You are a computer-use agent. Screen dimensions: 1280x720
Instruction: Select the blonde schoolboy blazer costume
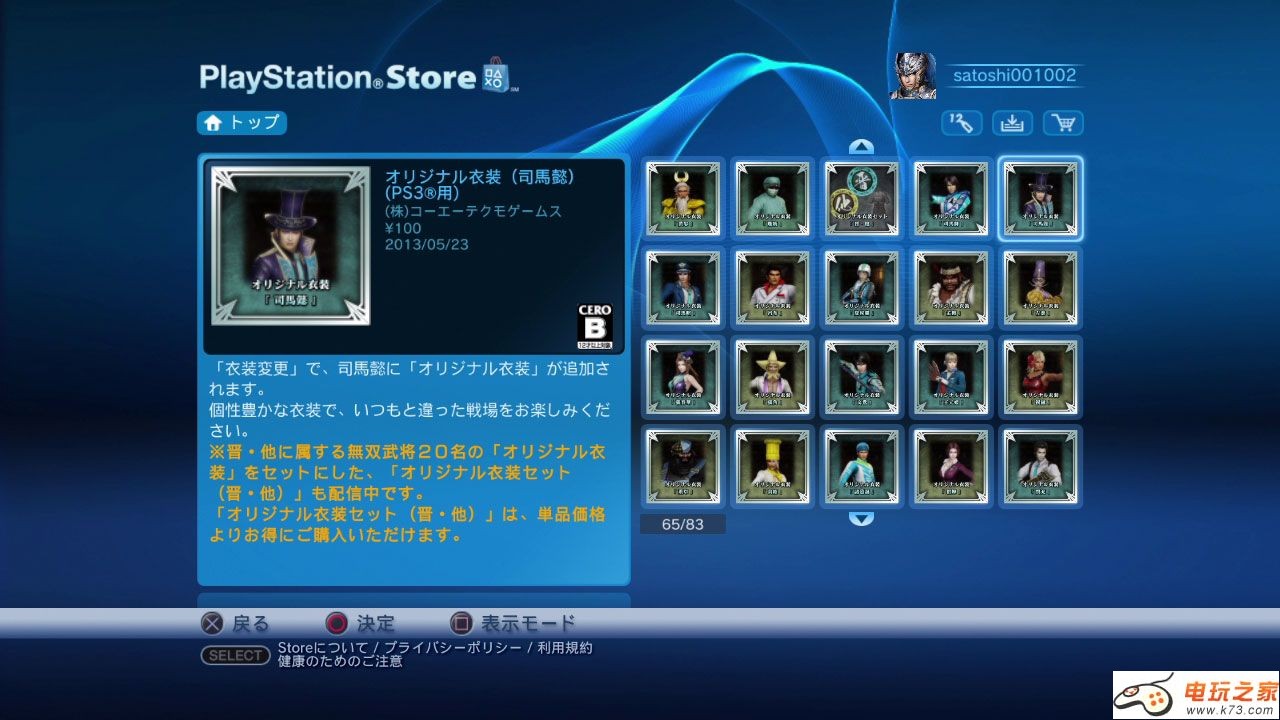[x=951, y=377]
